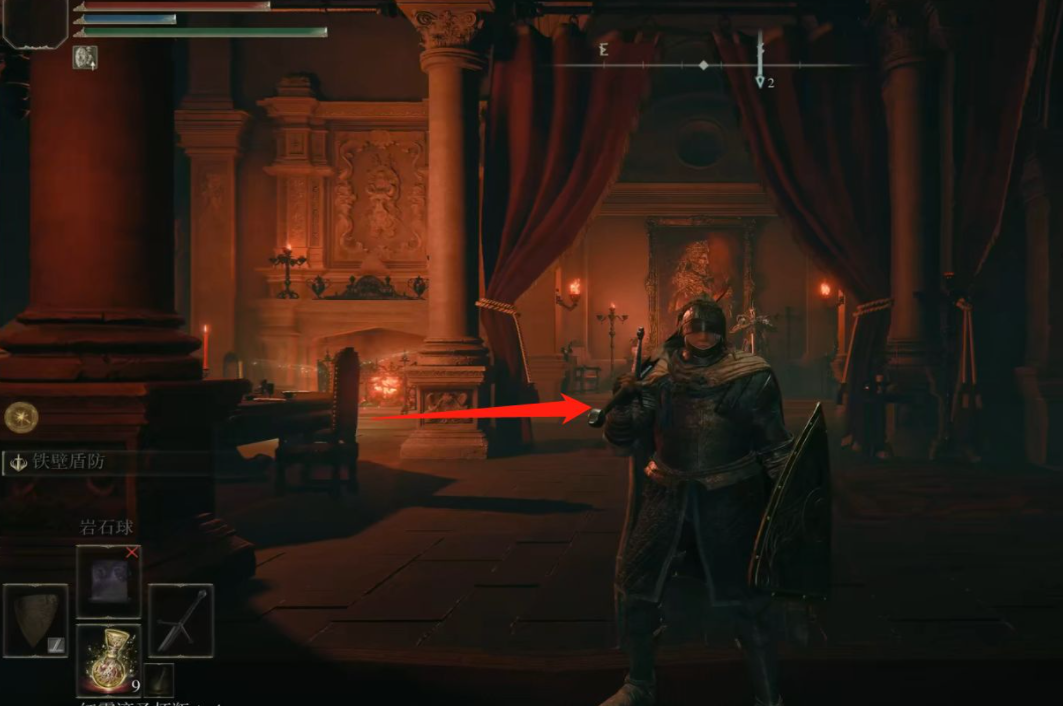1063x706 pixels.
Task: Click the empty character portrait frame
Action: [x=34, y=24]
